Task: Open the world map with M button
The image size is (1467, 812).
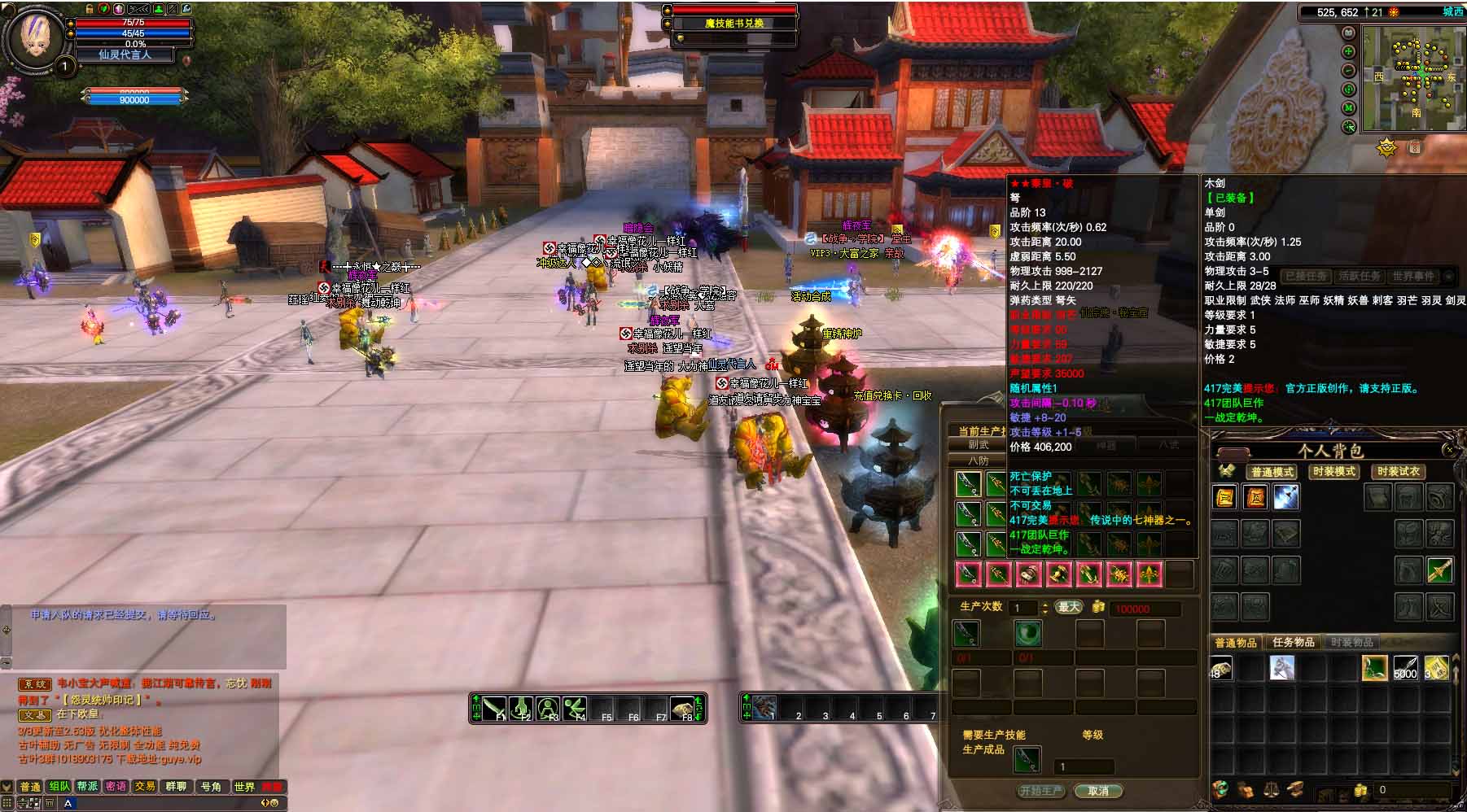Action: (x=1349, y=107)
